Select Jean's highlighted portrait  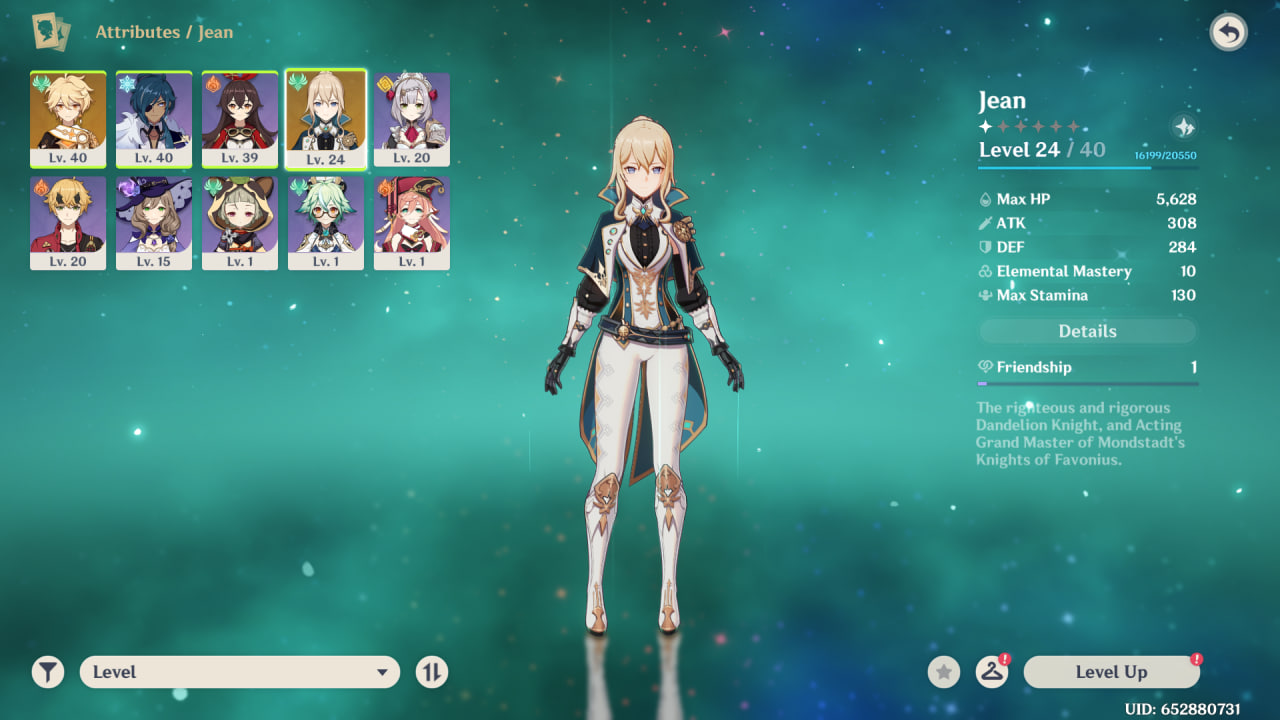[x=326, y=118]
